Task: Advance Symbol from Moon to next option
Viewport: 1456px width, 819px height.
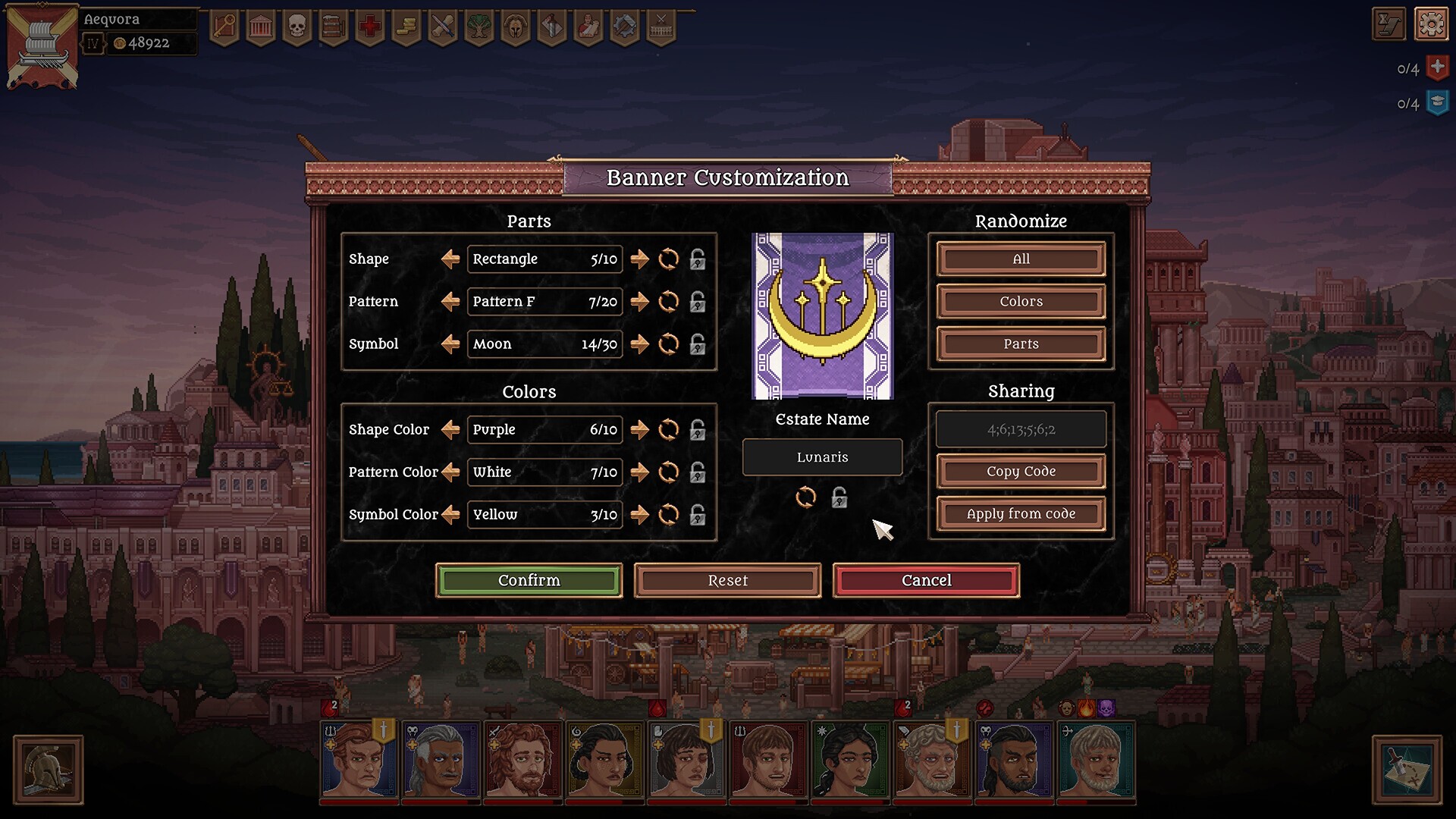Action: (639, 344)
